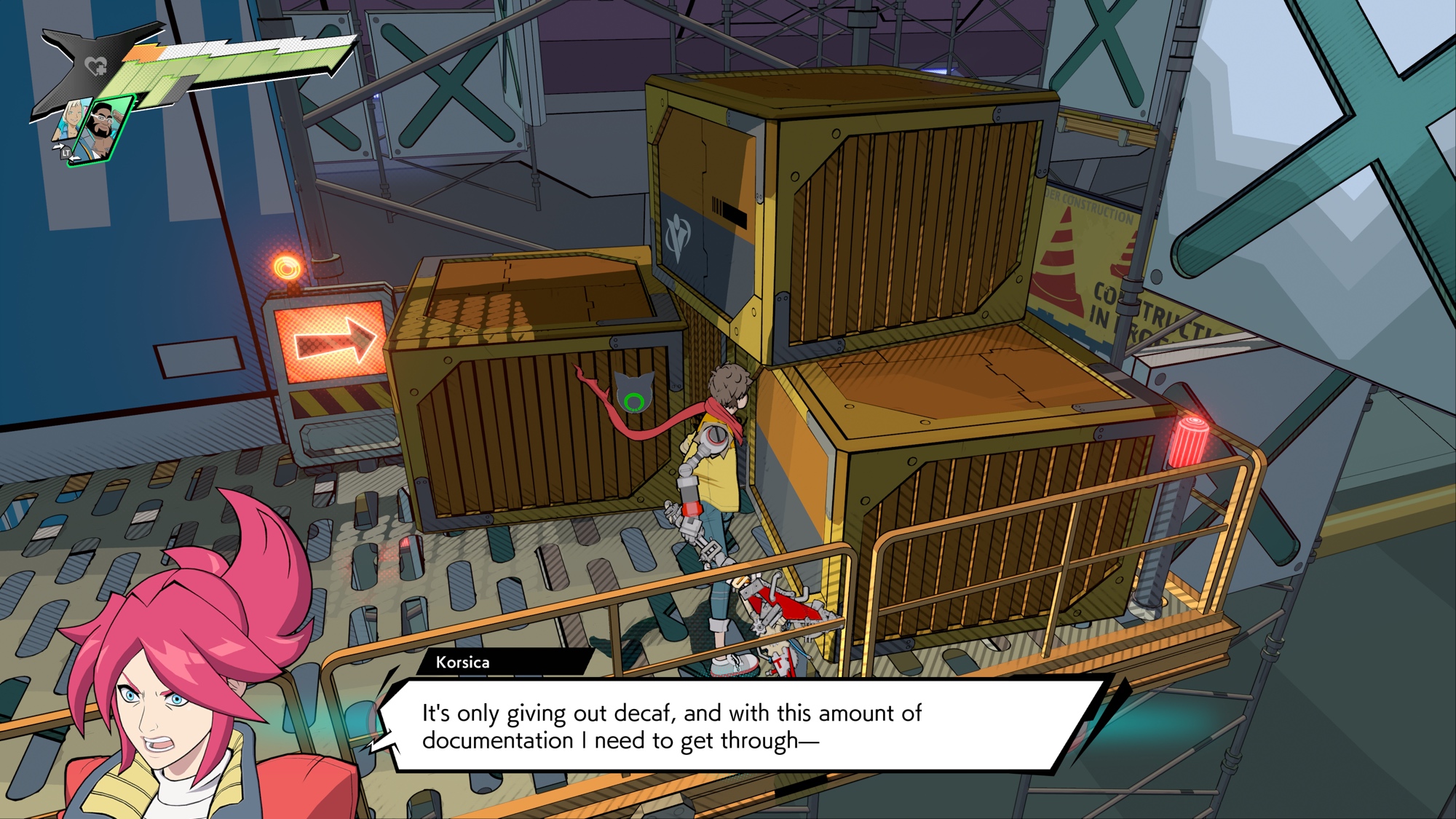The width and height of the screenshot is (1456, 819).
Task: Select the Macaron partner portrait
Action: point(105,129)
